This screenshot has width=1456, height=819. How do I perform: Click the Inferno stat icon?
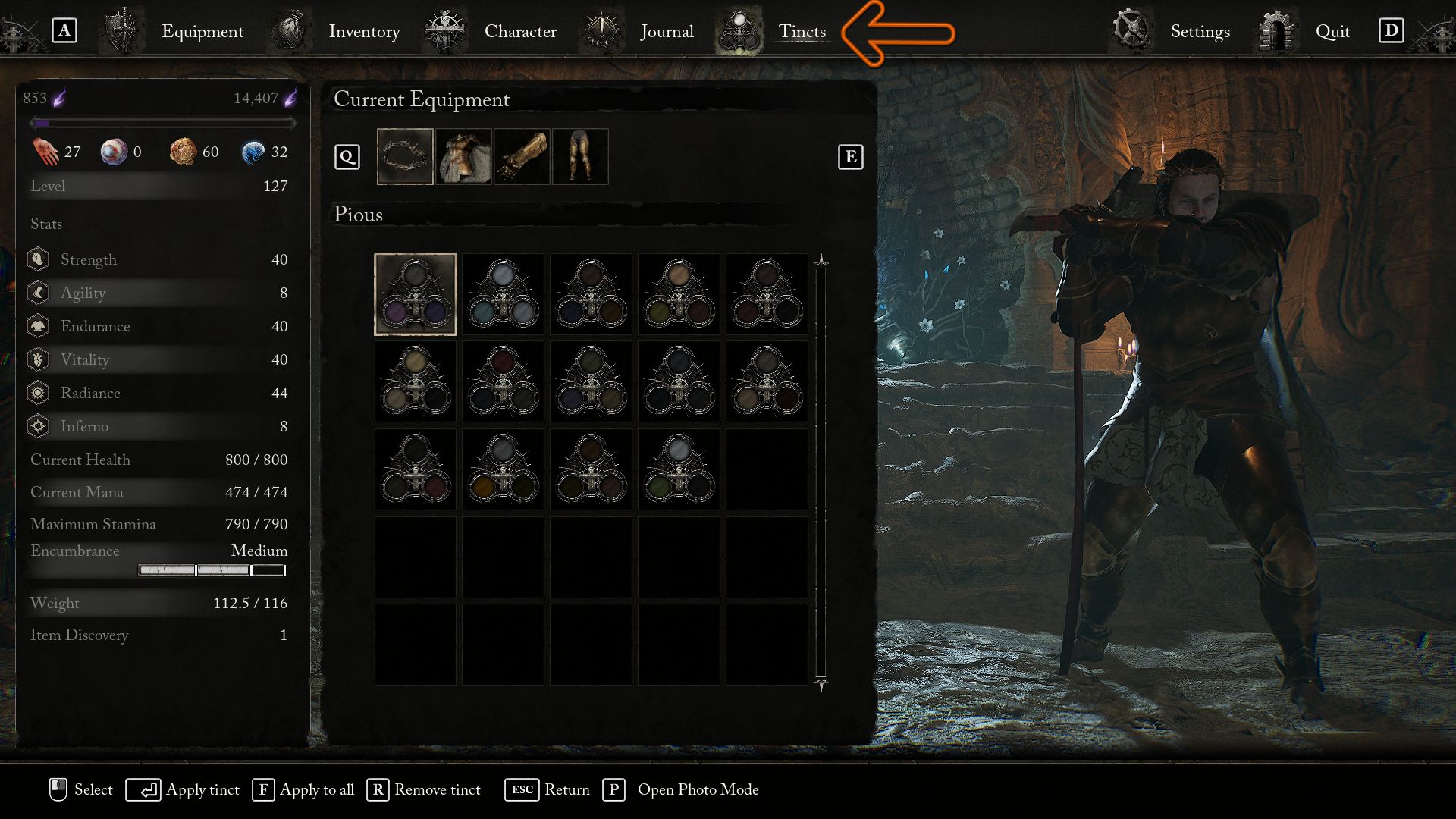(x=37, y=426)
